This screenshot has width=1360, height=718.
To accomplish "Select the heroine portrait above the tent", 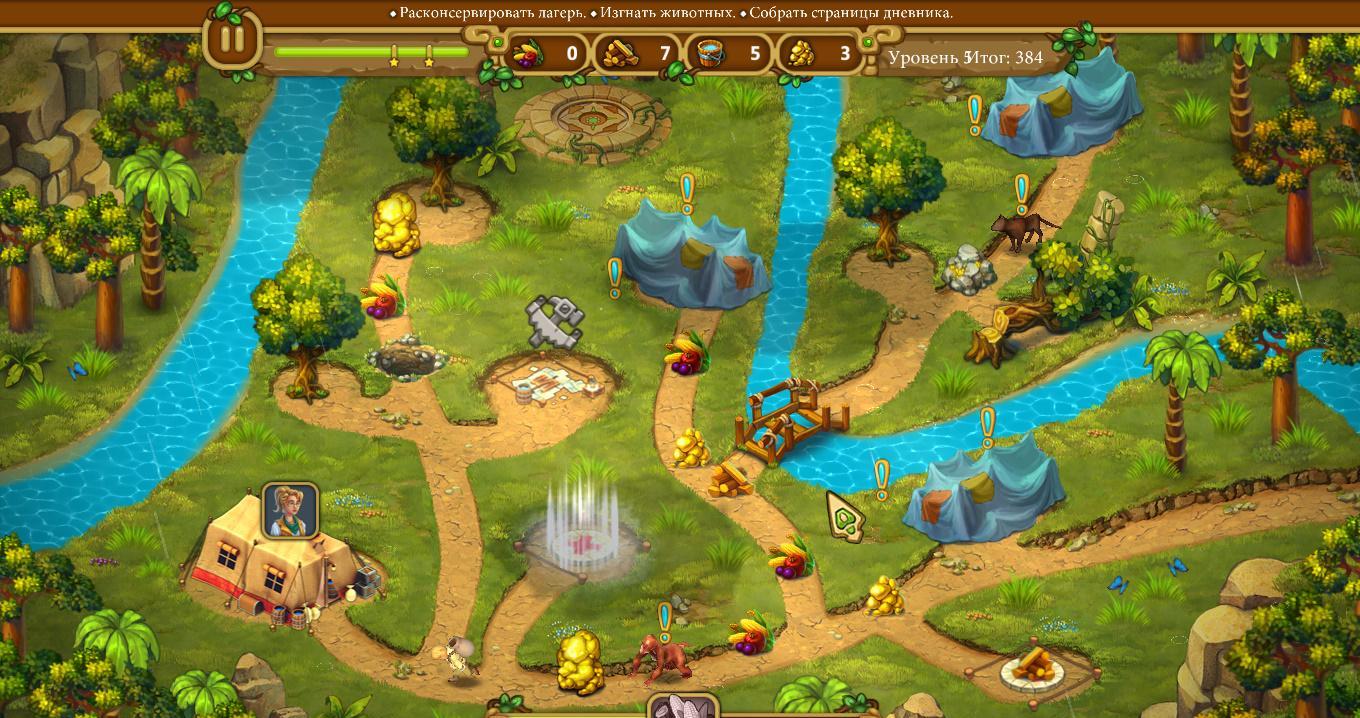I will 290,510.
